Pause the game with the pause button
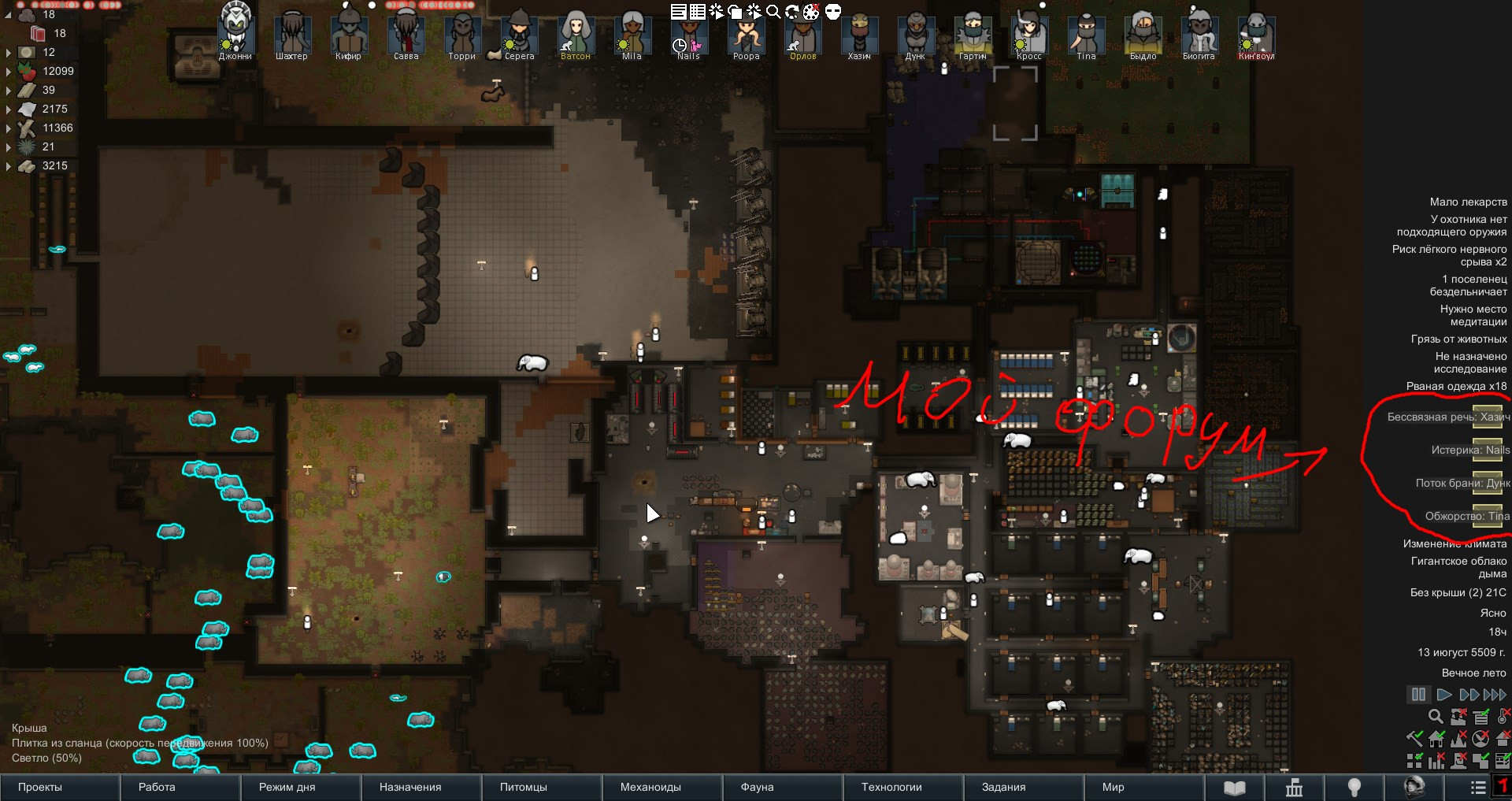The height and width of the screenshot is (801, 1512). pyautogui.click(x=1418, y=695)
